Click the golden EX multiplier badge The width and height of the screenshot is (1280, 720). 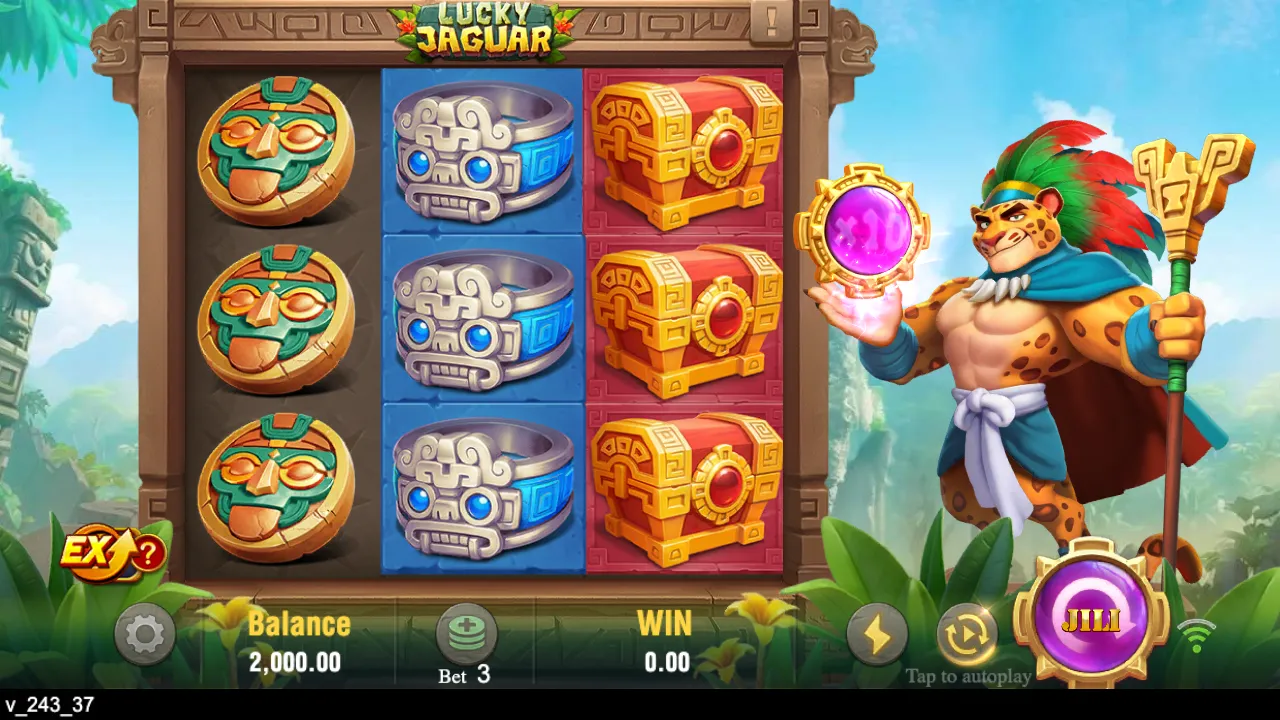click(x=97, y=551)
